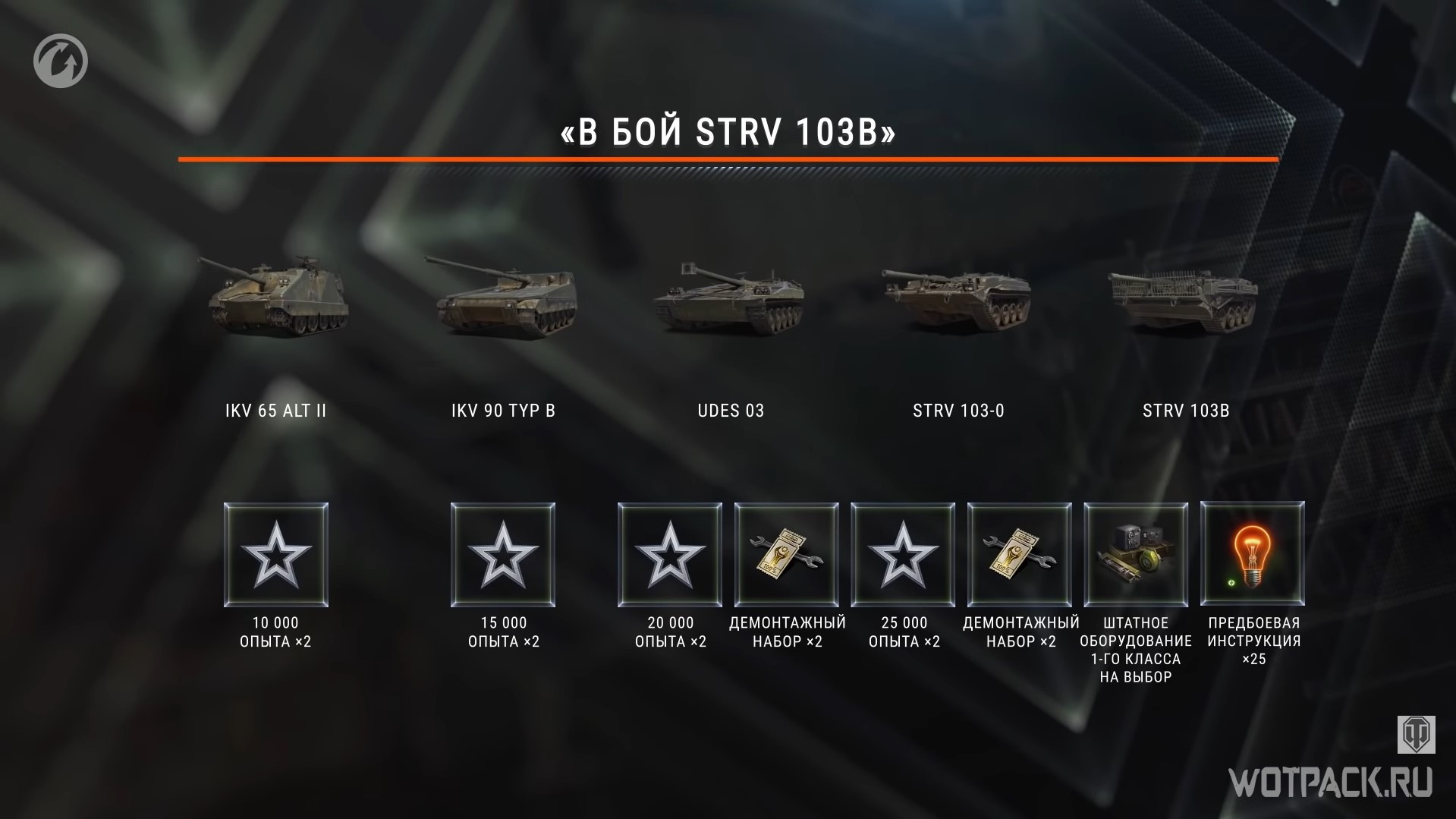This screenshot has height=819, width=1456.
Task: Click the 10 000 experience star reward
Action: click(276, 555)
